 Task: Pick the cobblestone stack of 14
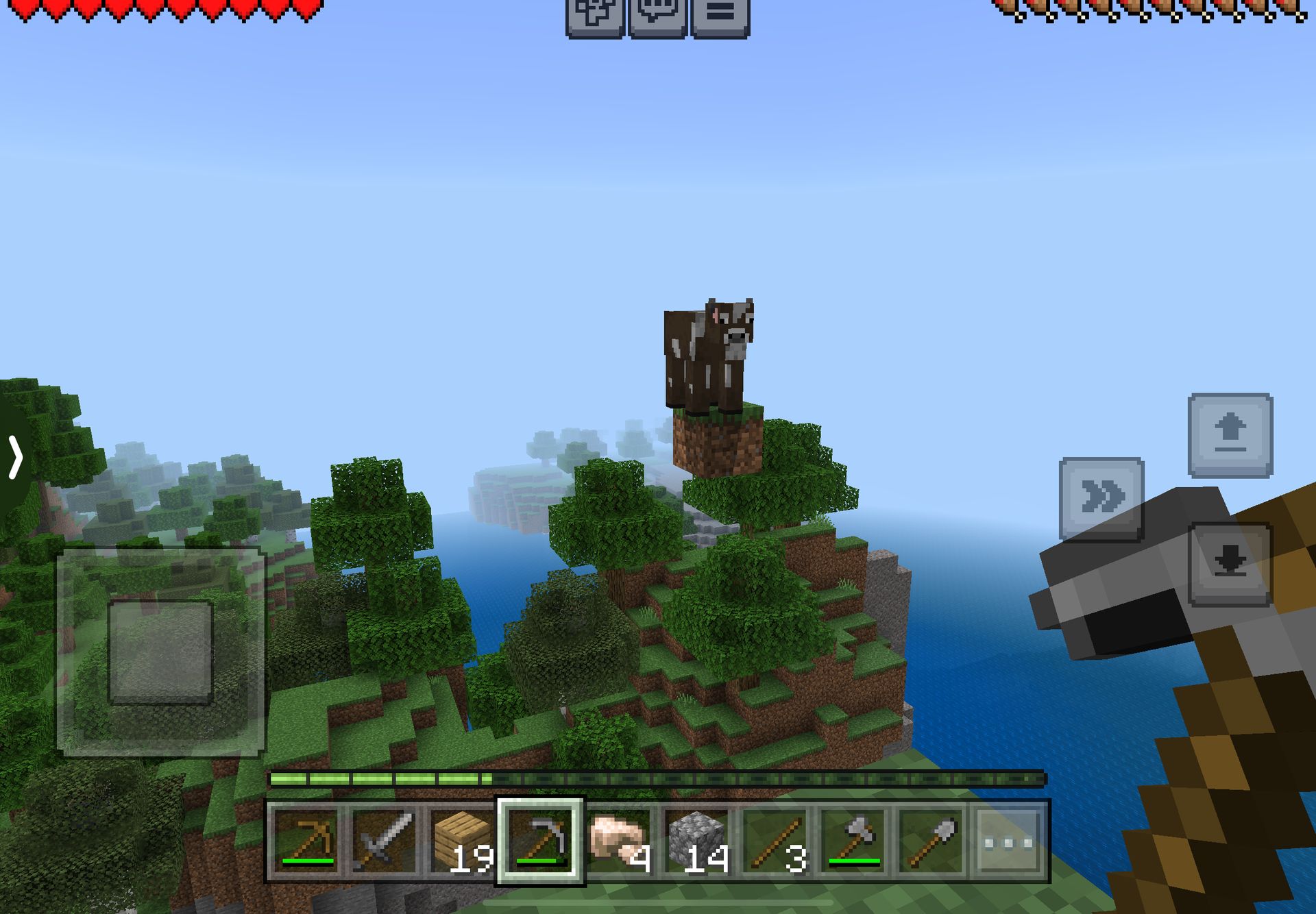click(696, 841)
